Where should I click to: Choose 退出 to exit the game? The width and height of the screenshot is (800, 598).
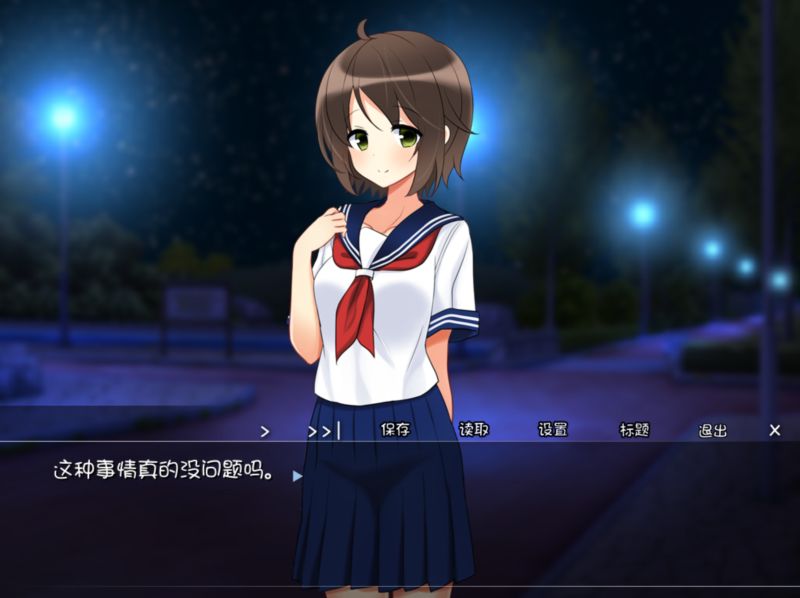tap(712, 430)
